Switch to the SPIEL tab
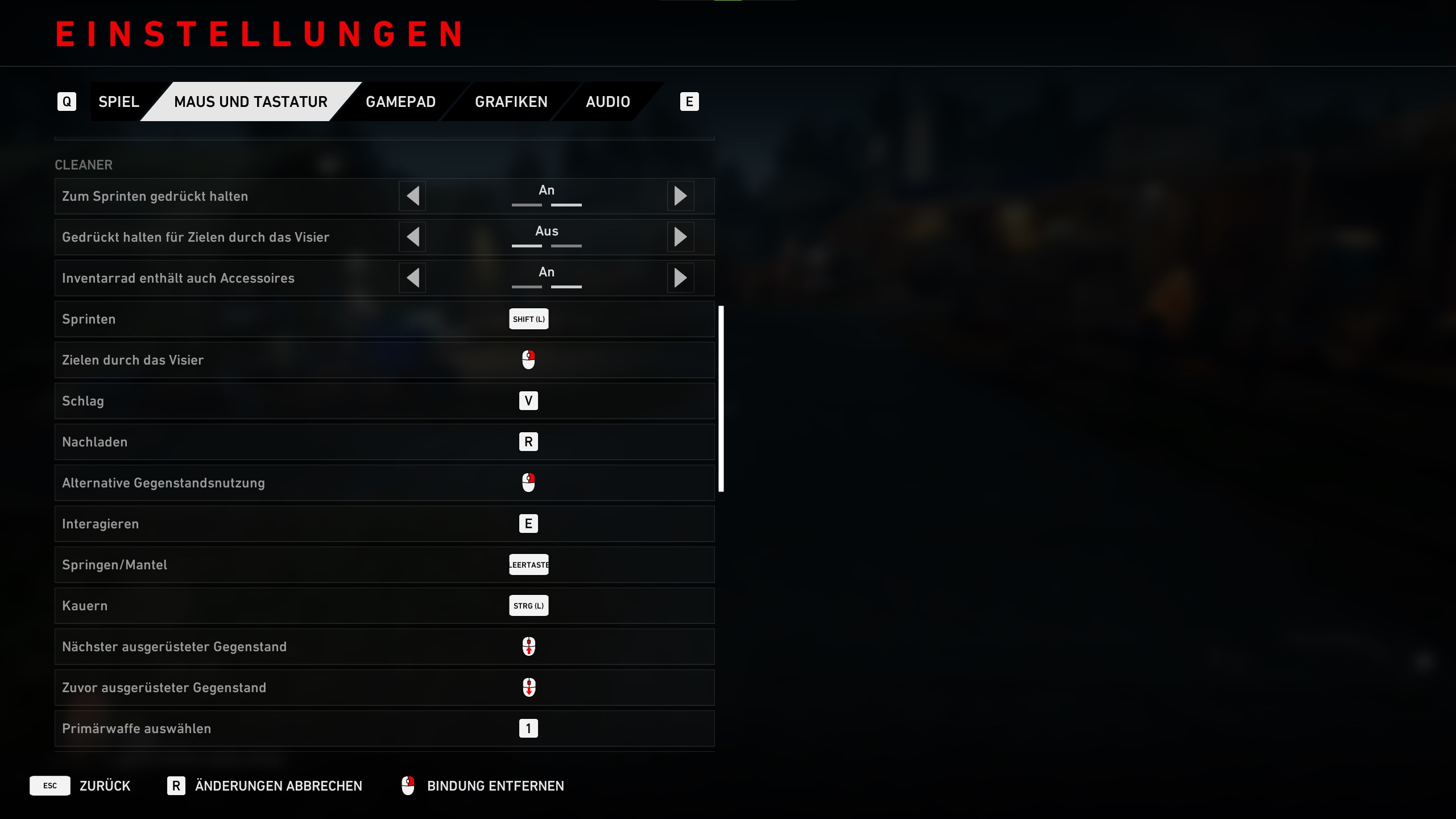1456x819 pixels. point(118,102)
